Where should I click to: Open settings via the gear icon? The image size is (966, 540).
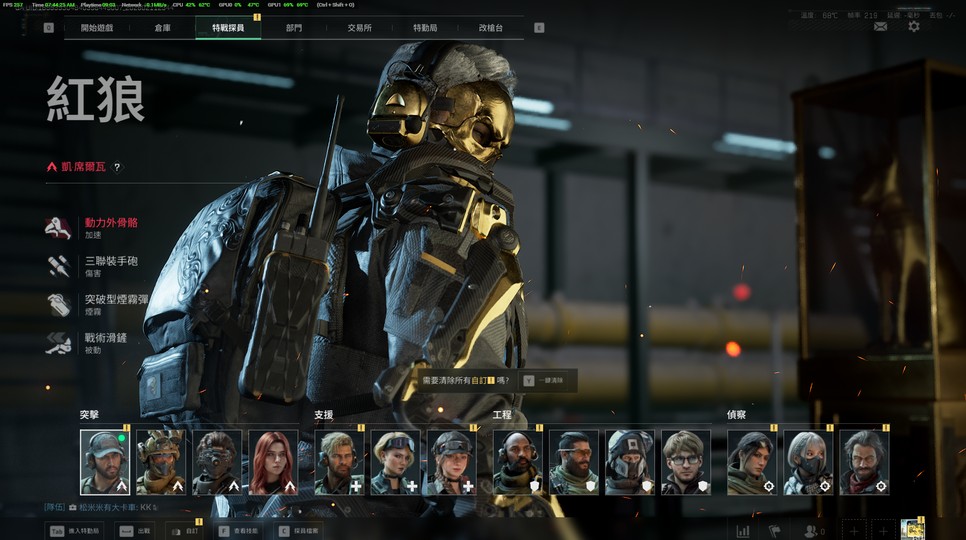pyautogui.click(x=913, y=26)
